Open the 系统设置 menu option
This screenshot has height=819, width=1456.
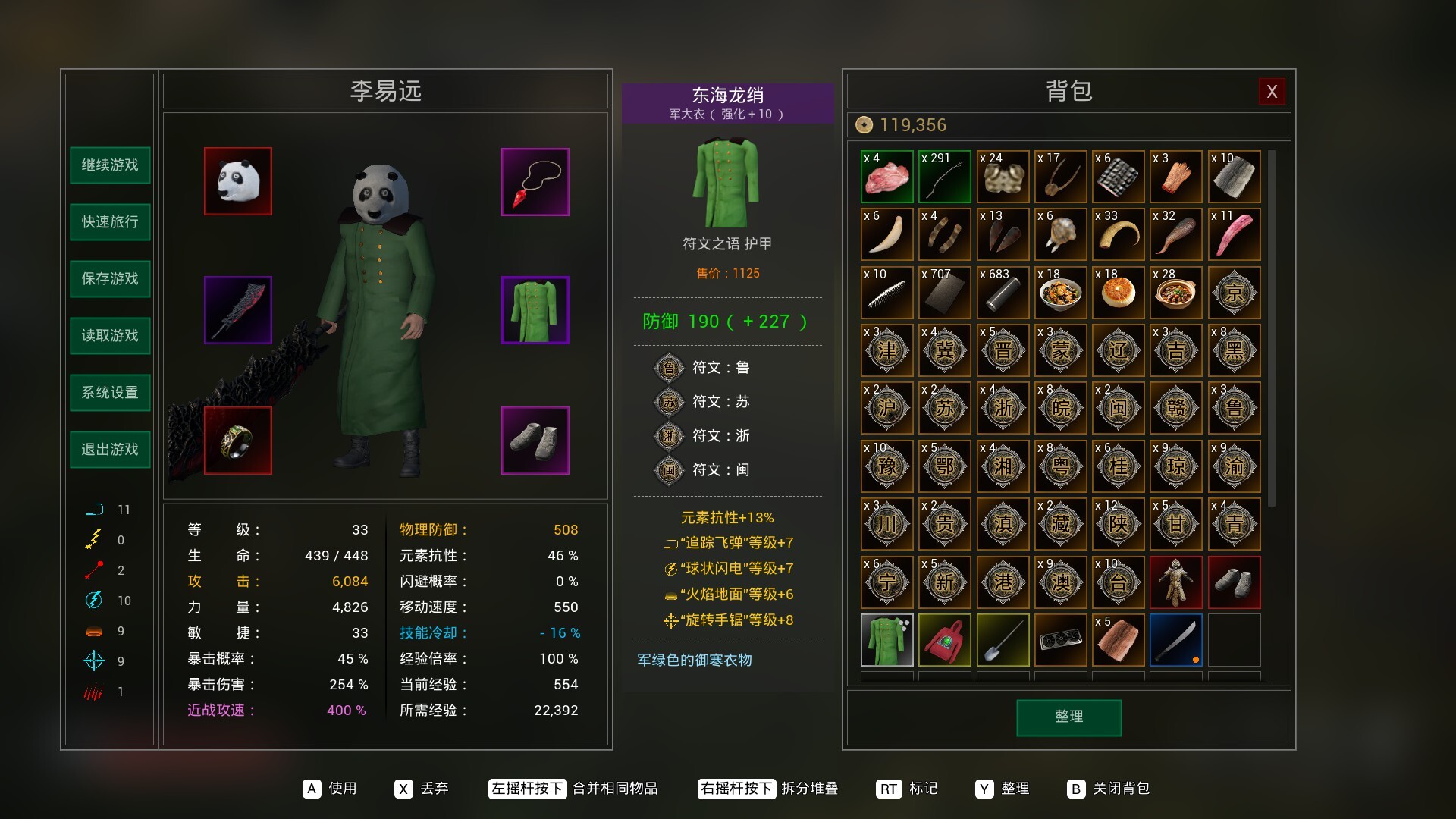point(109,393)
